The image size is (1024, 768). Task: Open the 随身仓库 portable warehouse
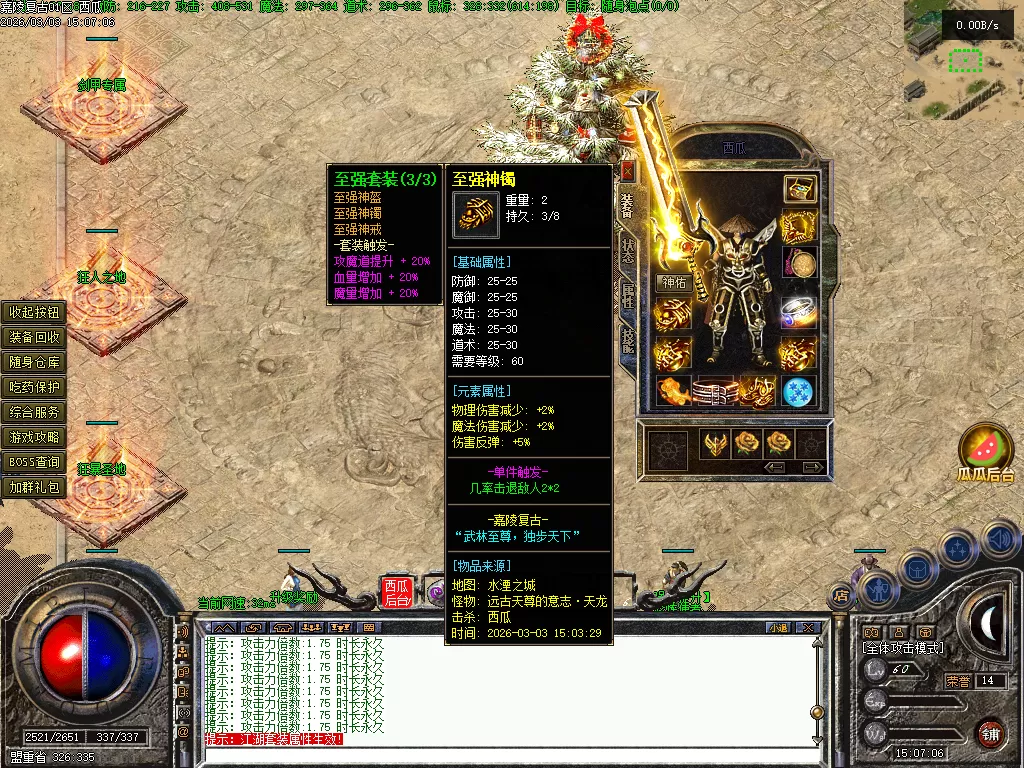[35, 362]
